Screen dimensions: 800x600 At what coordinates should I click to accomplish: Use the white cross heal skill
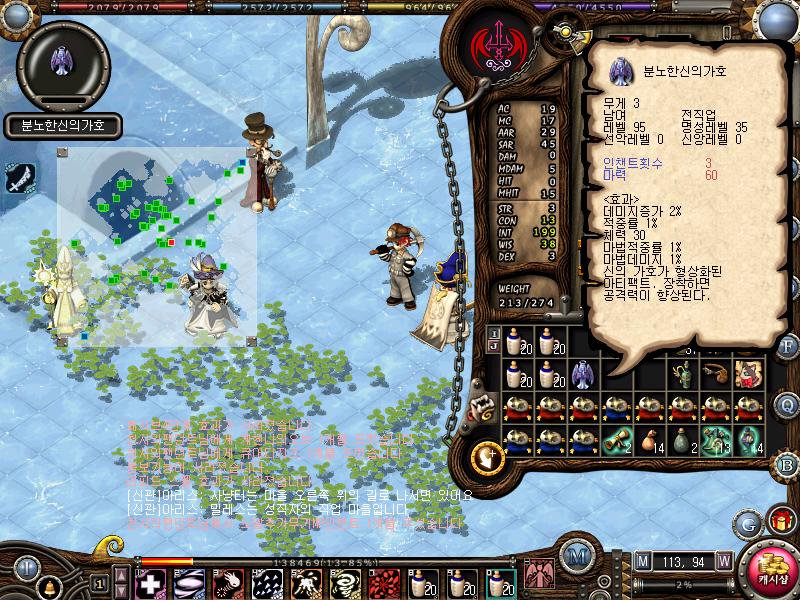click(x=151, y=584)
